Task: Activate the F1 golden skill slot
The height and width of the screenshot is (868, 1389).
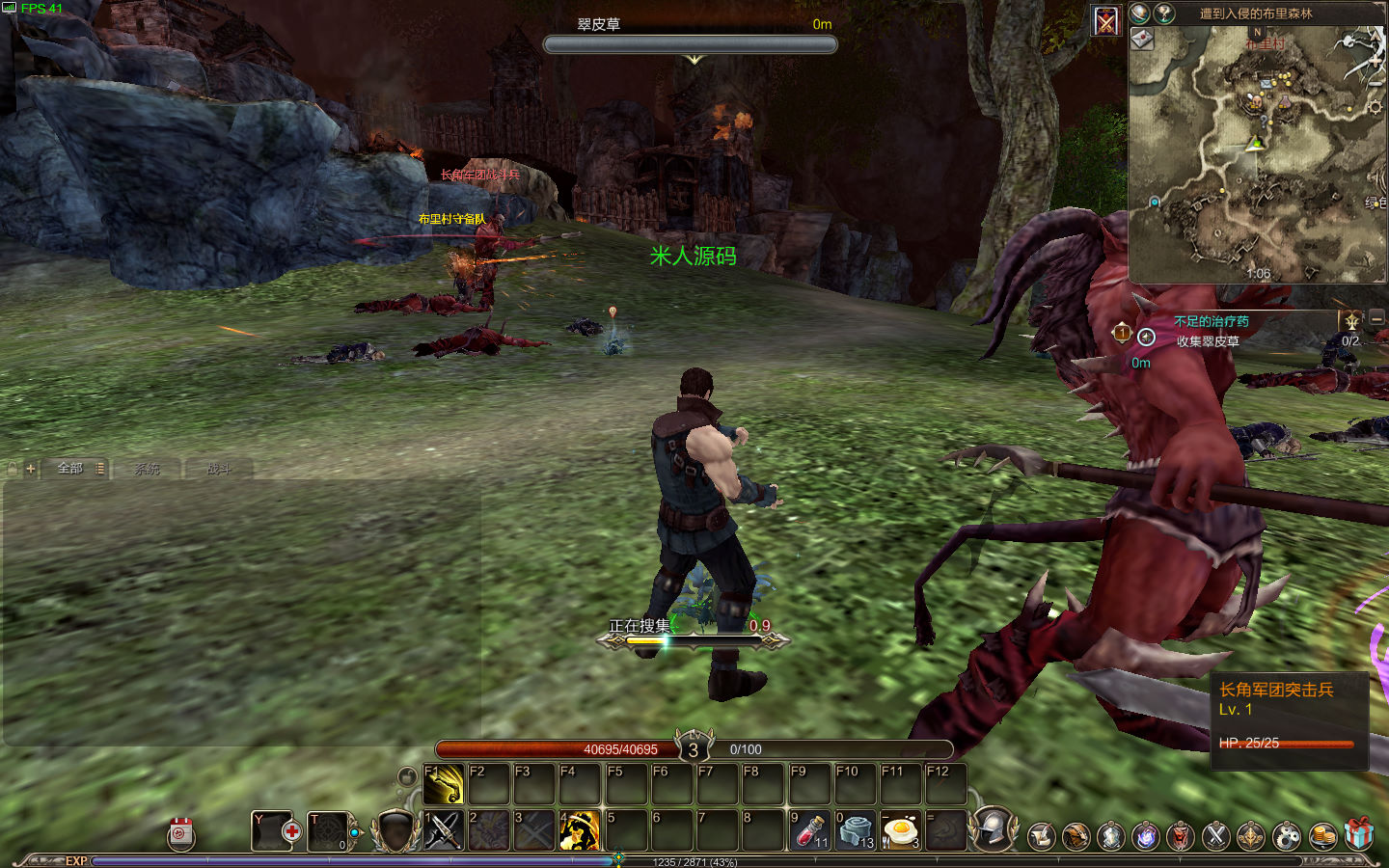Action: click(443, 784)
